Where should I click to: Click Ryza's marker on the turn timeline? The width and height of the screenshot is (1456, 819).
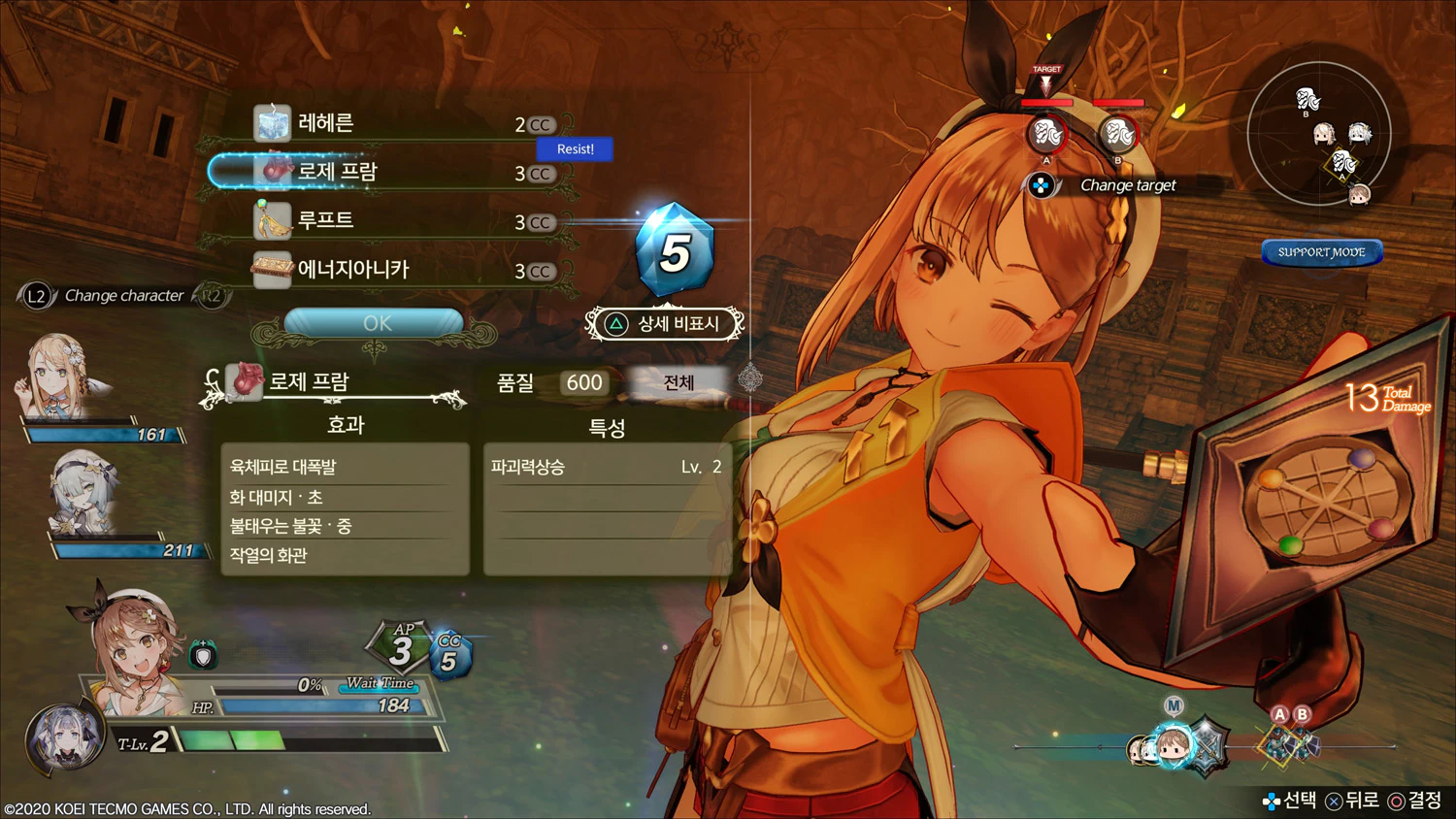(1173, 746)
